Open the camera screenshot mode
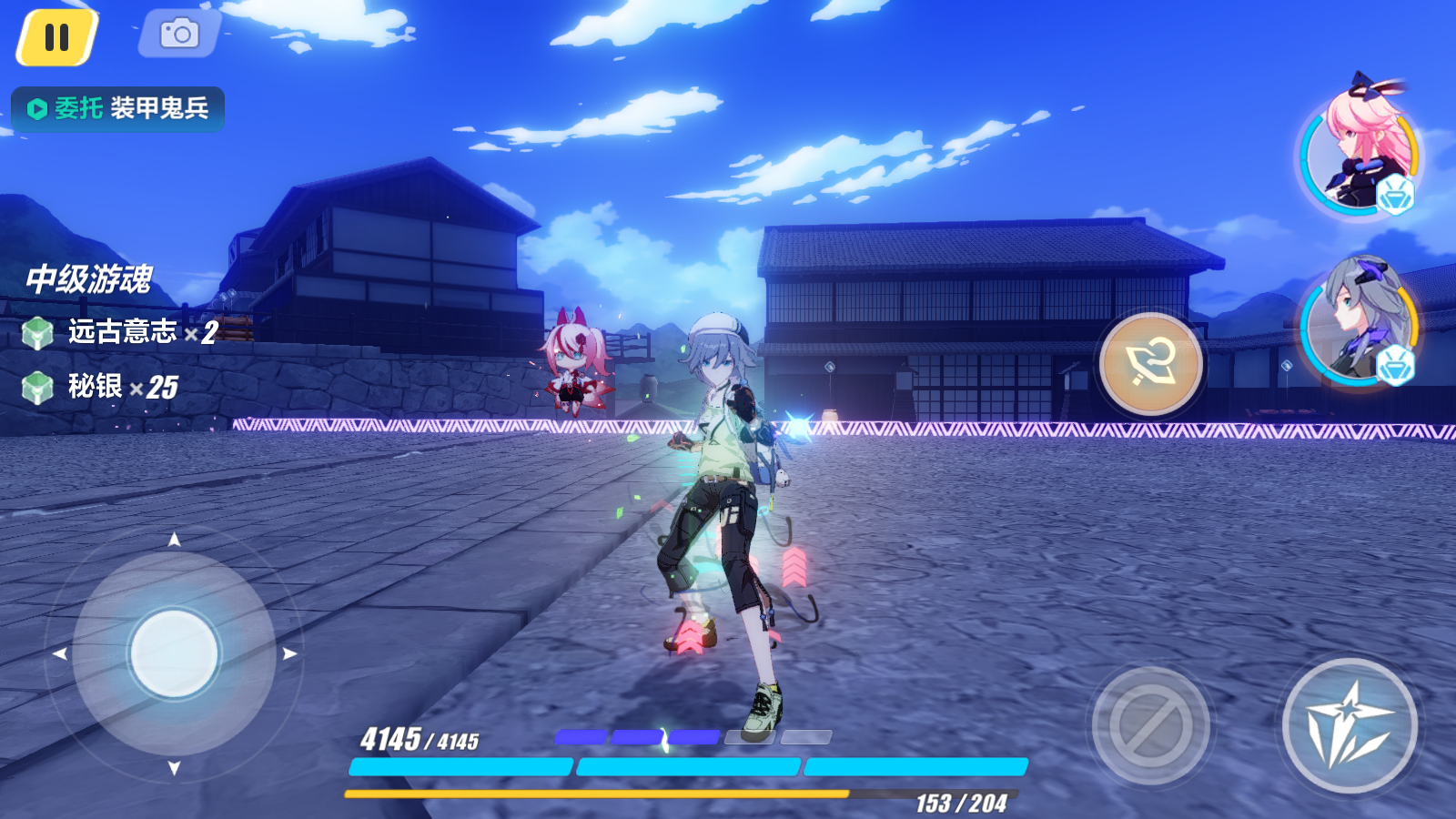Viewport: 1456px width, 819px height. pyautogui.click(x=179, y=35)
